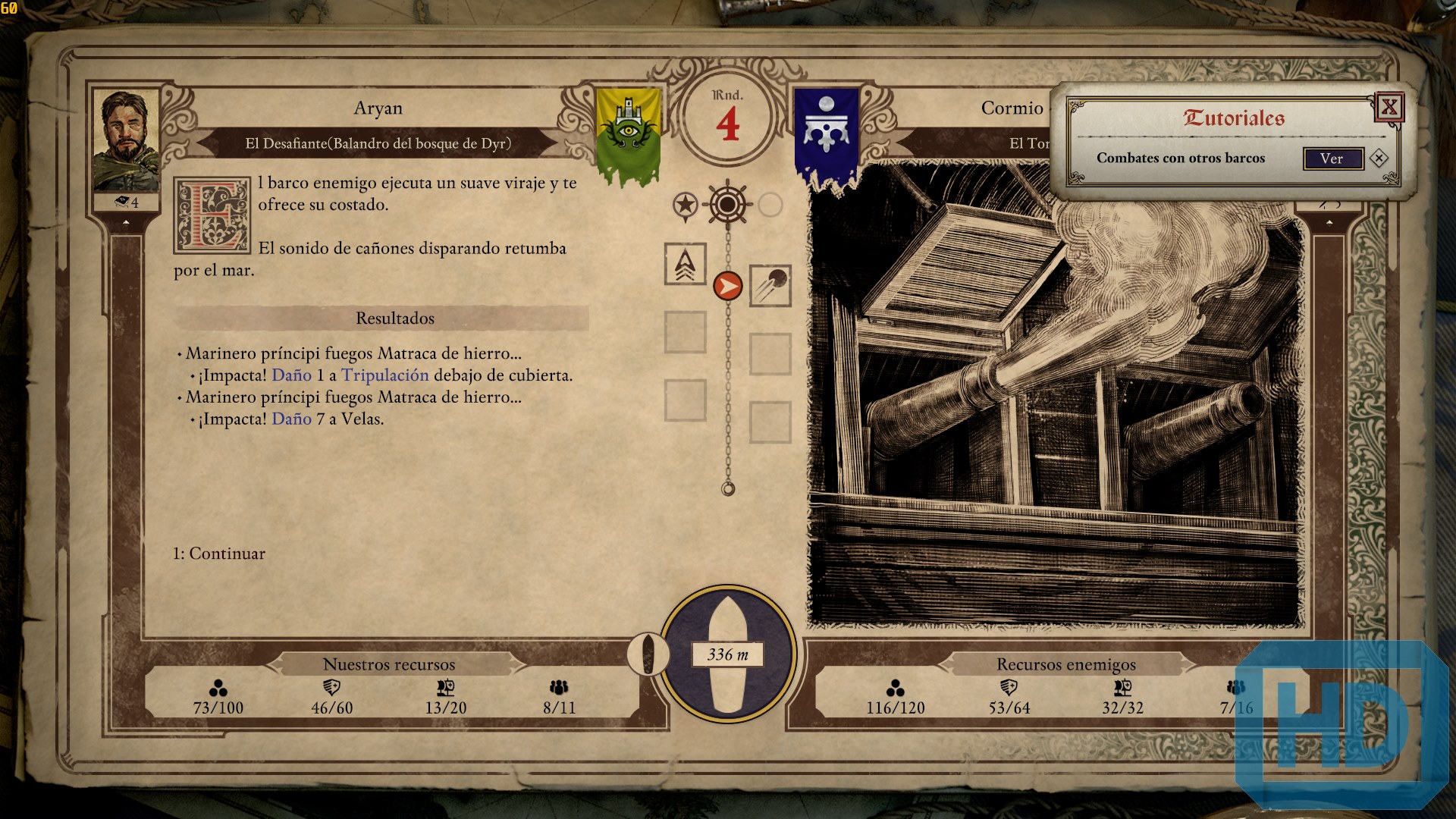The width and height of the screenshot is (1456, 819).
Task: Click the small ship orientation icon
Action: point(648,653)
